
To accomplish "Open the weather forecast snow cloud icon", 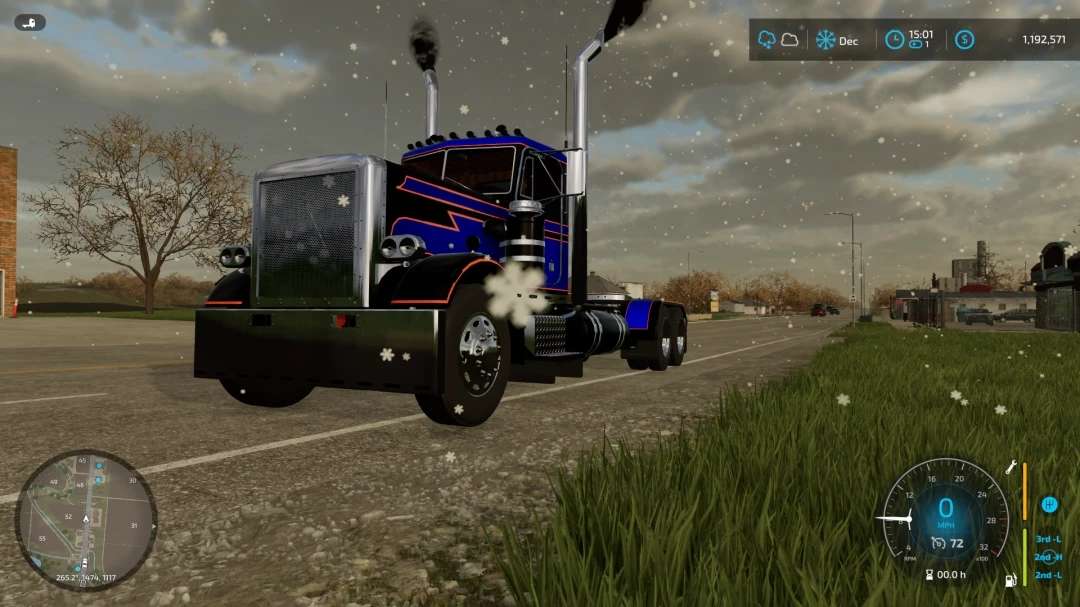I will pyautogui.click(x=767, y=40).
